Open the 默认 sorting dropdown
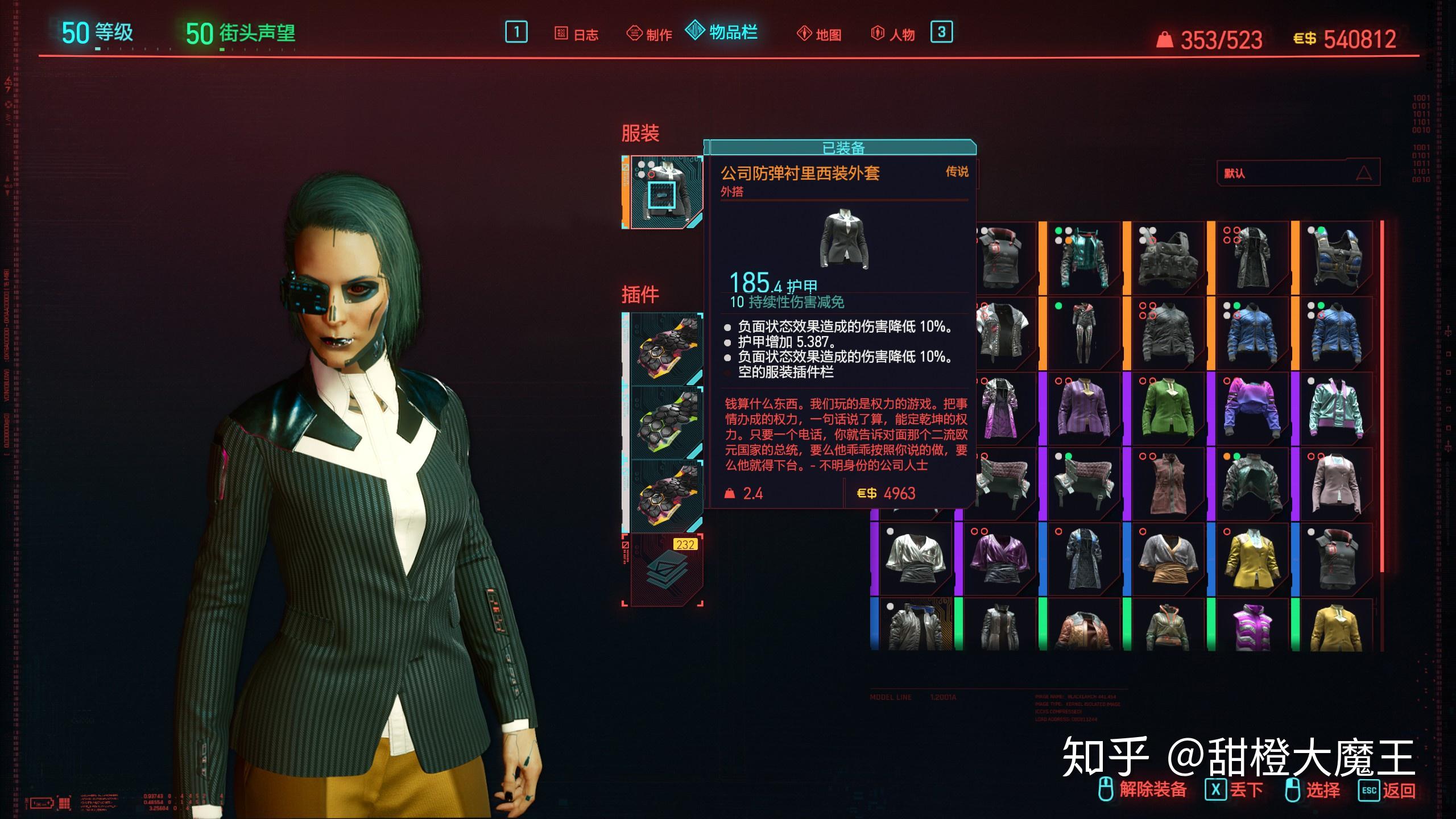The image size is (1456, 819). pos(1297,174)
